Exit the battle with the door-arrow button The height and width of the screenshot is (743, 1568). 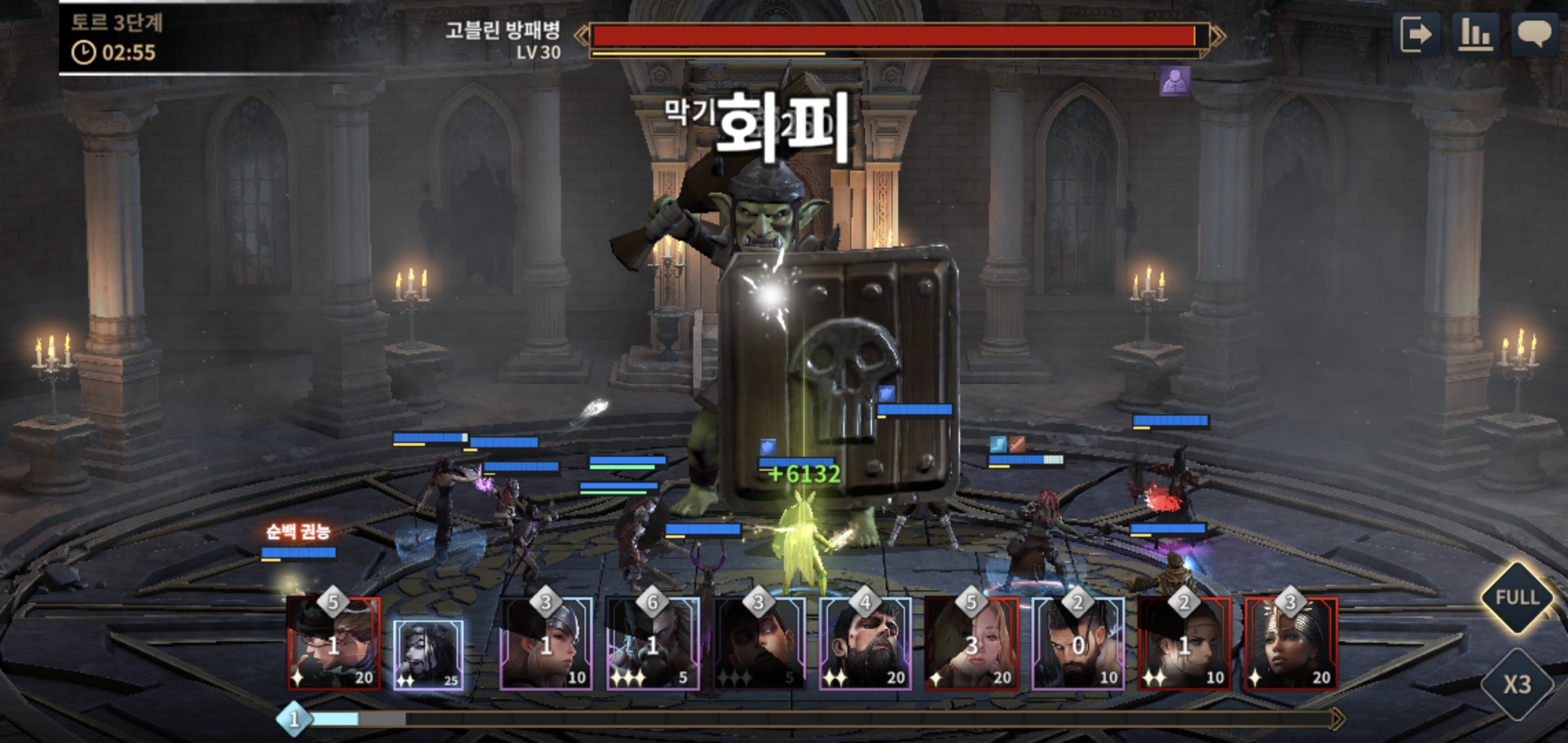(x=1417, y=34)
